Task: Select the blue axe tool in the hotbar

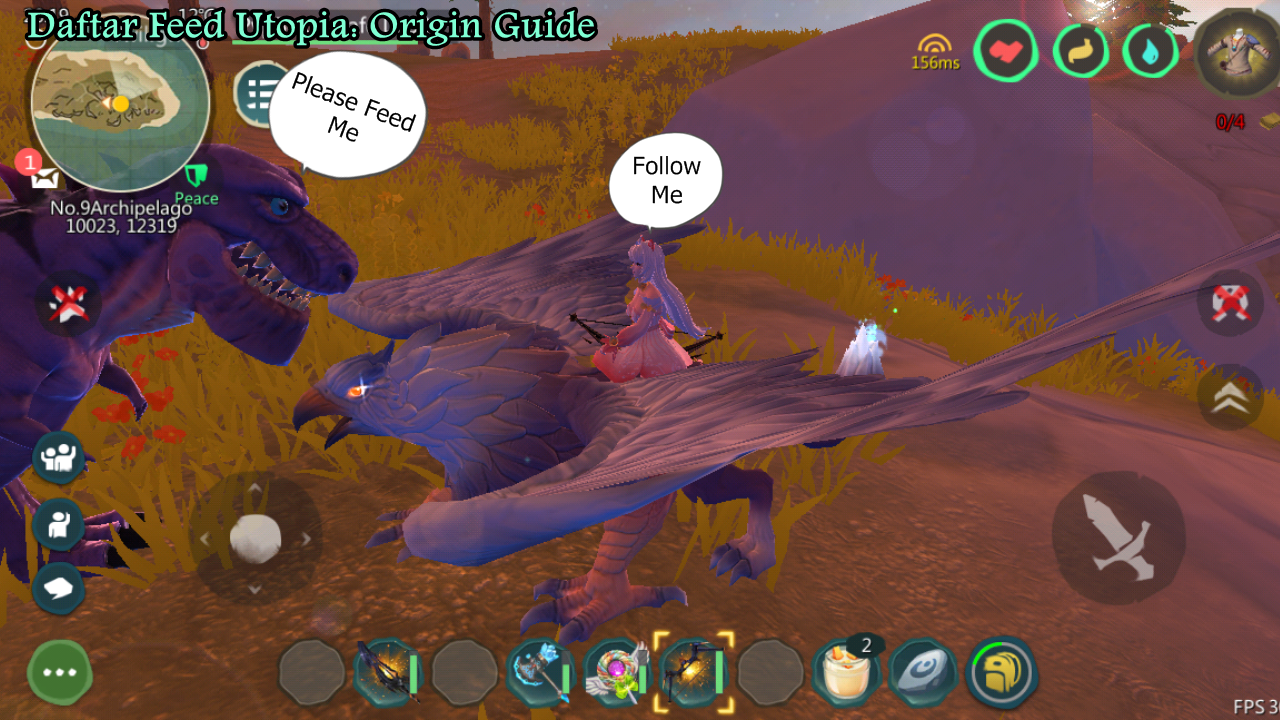Action: (x=537, y=672)
